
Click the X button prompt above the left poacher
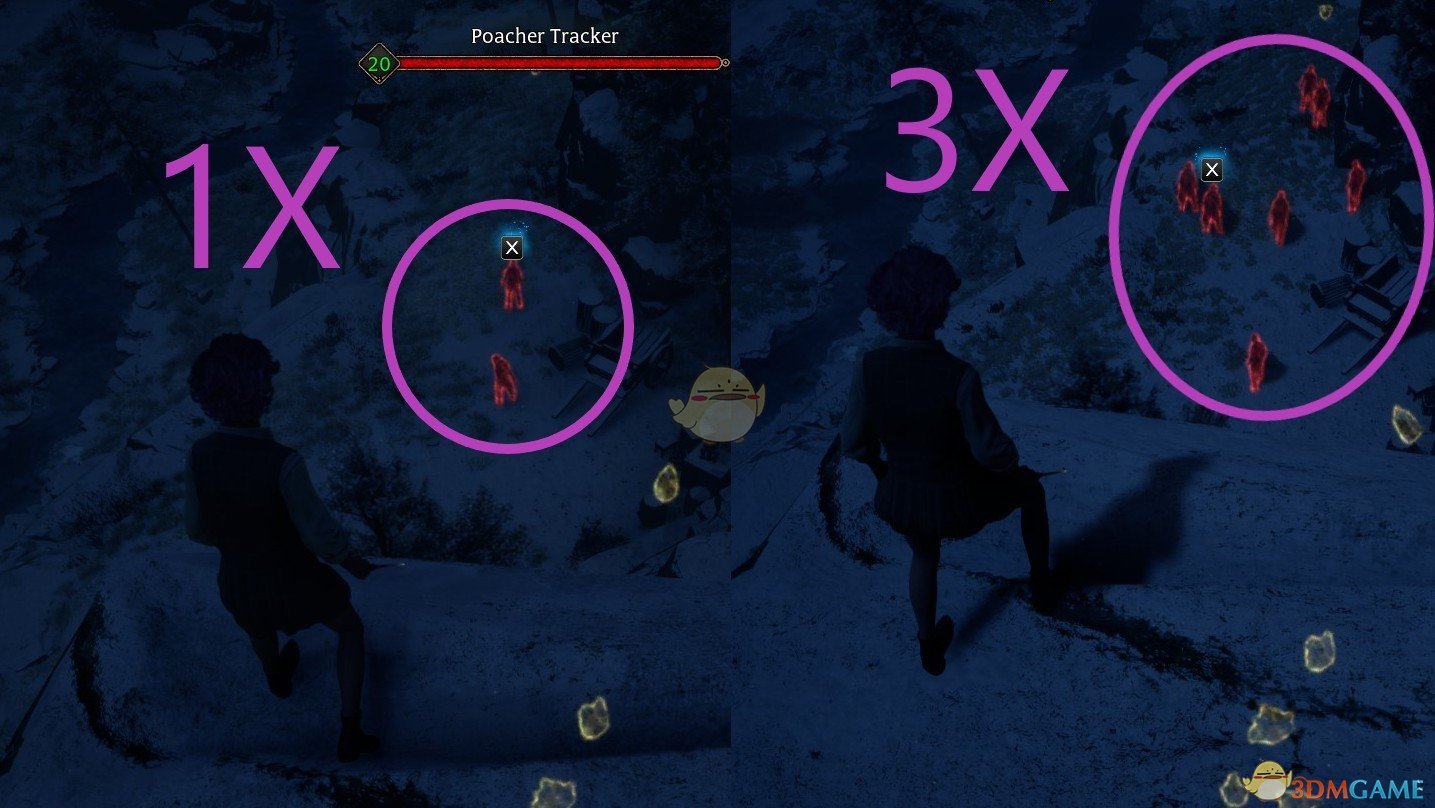pos(511,247)
